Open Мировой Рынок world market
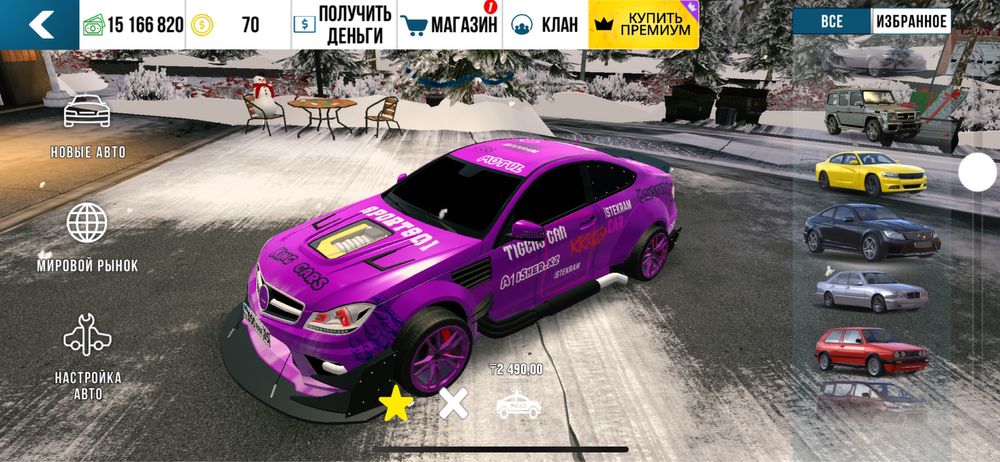The height and width of the screenshot is (462, 1000). click(88, 237)
